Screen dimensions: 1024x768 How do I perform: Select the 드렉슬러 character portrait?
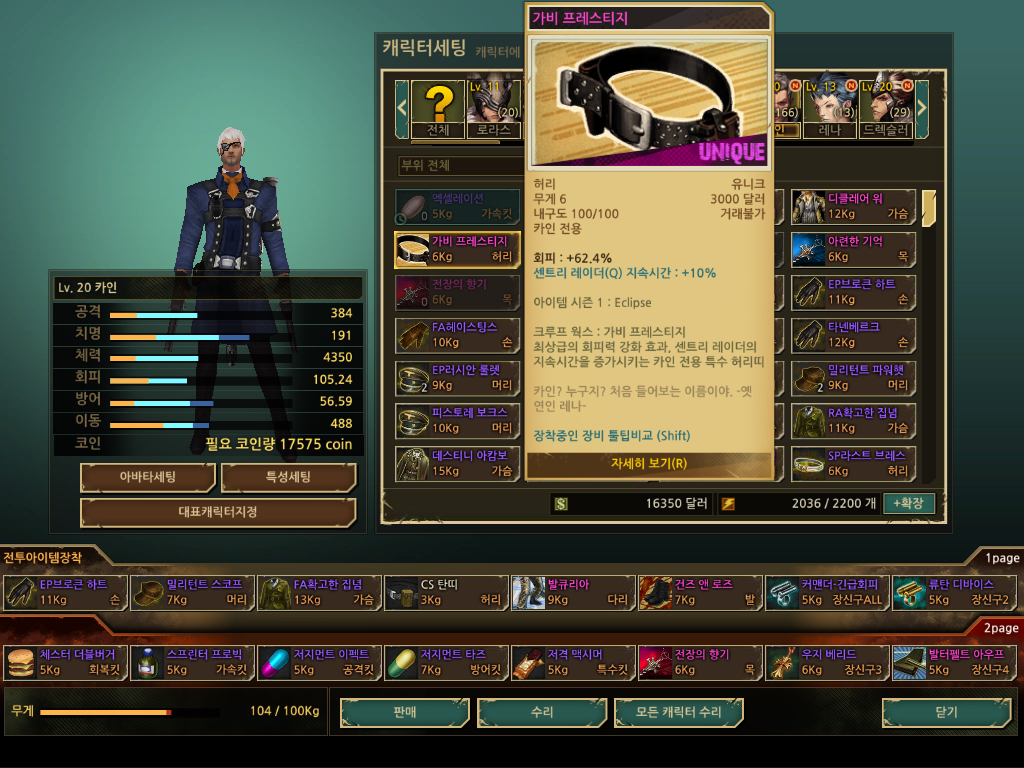884,104
